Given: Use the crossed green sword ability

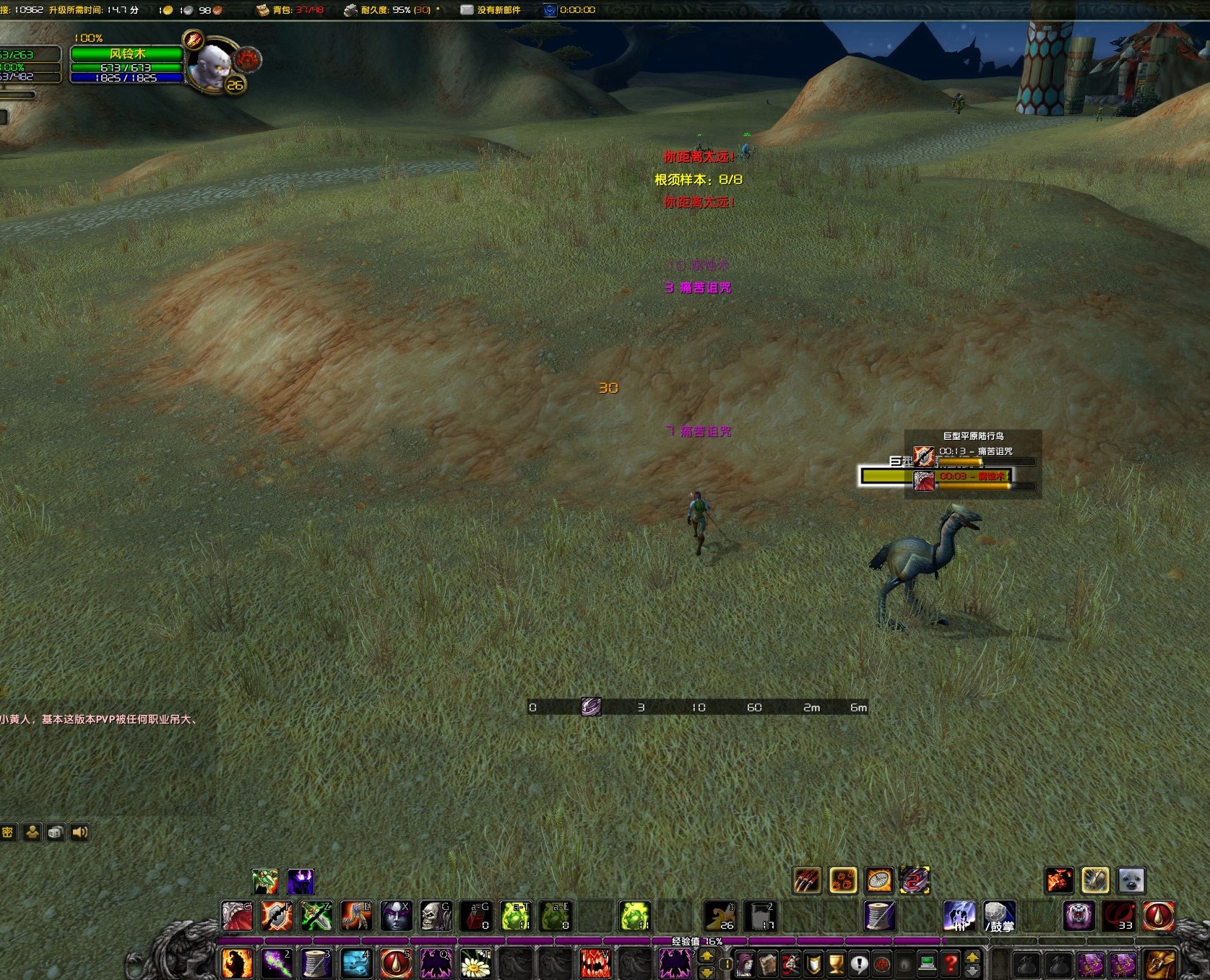Looking at the screenshot, I should 316,916.
